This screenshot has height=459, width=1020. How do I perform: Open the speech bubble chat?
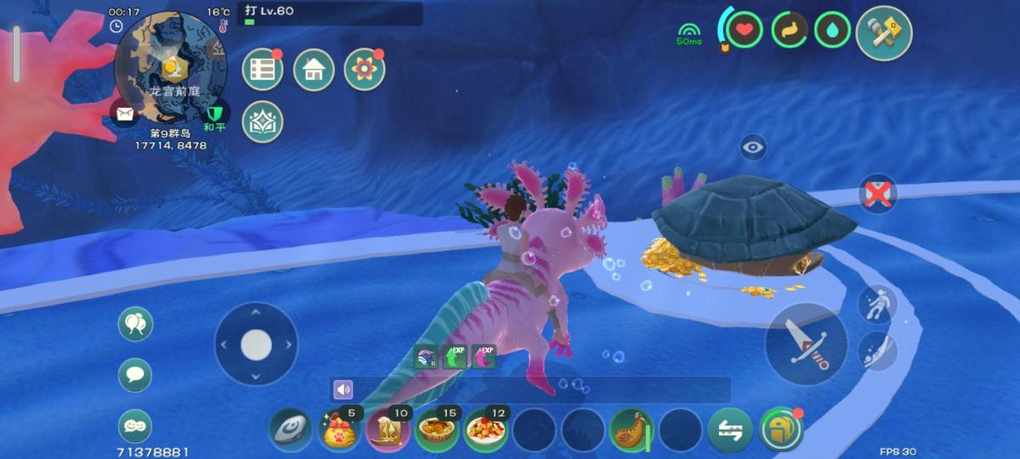(x=135, y=375)
